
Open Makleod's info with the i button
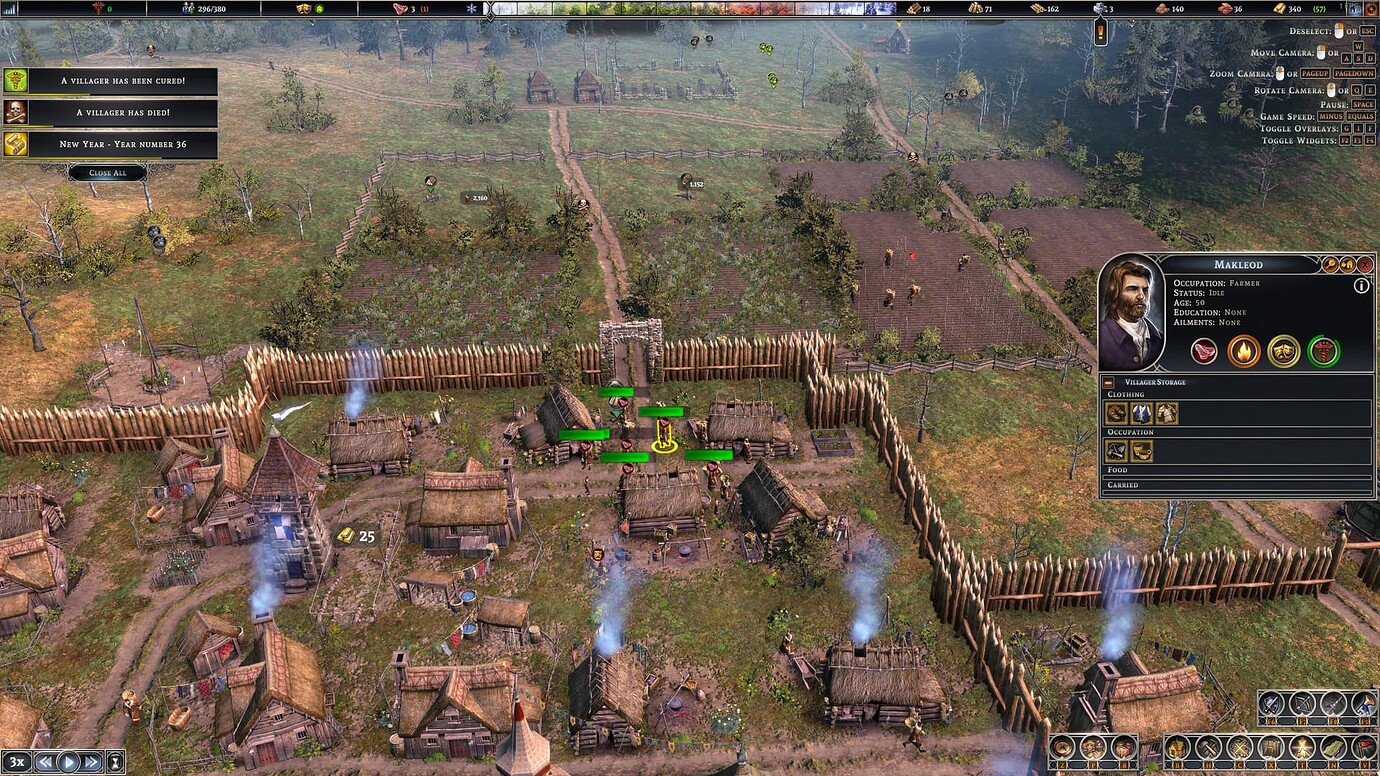[1361, 285]
